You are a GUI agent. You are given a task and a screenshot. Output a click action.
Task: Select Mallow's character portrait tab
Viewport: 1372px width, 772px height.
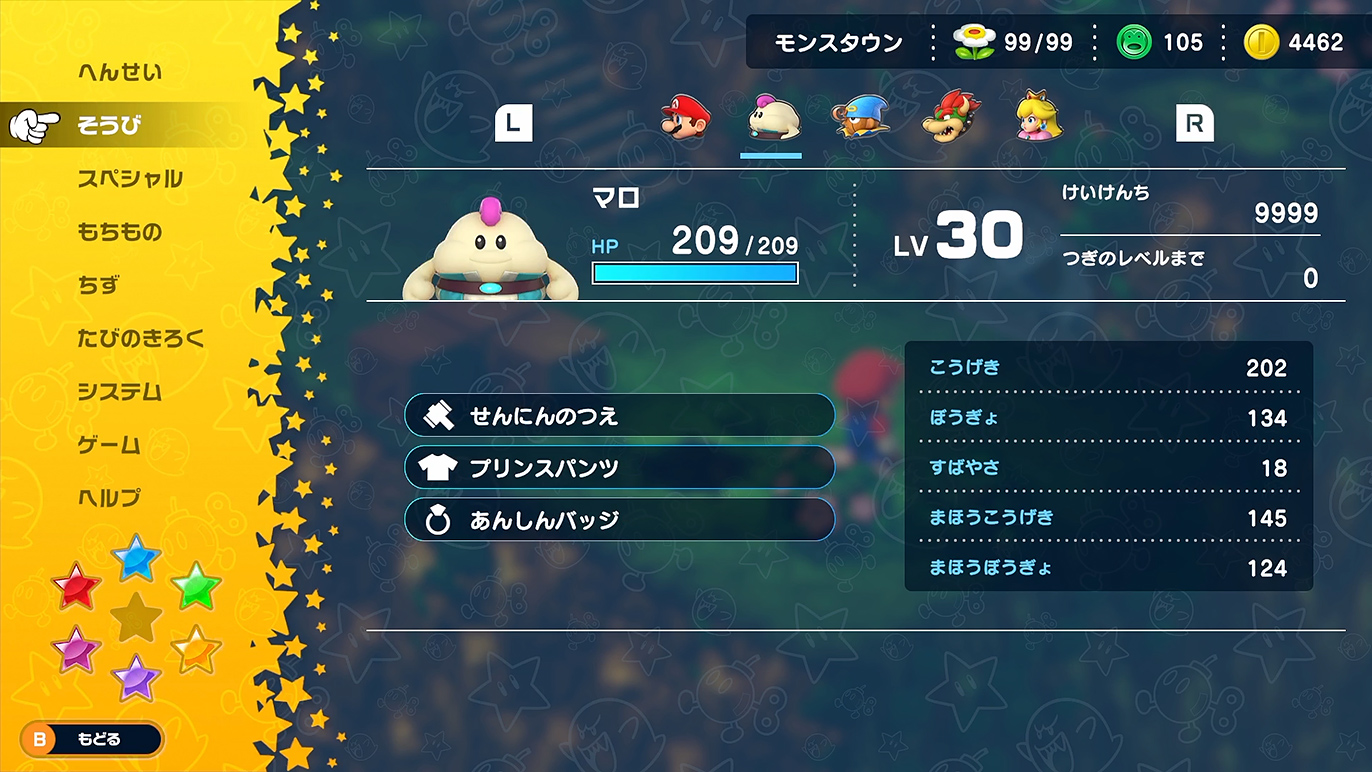click(x=772, y=119)
